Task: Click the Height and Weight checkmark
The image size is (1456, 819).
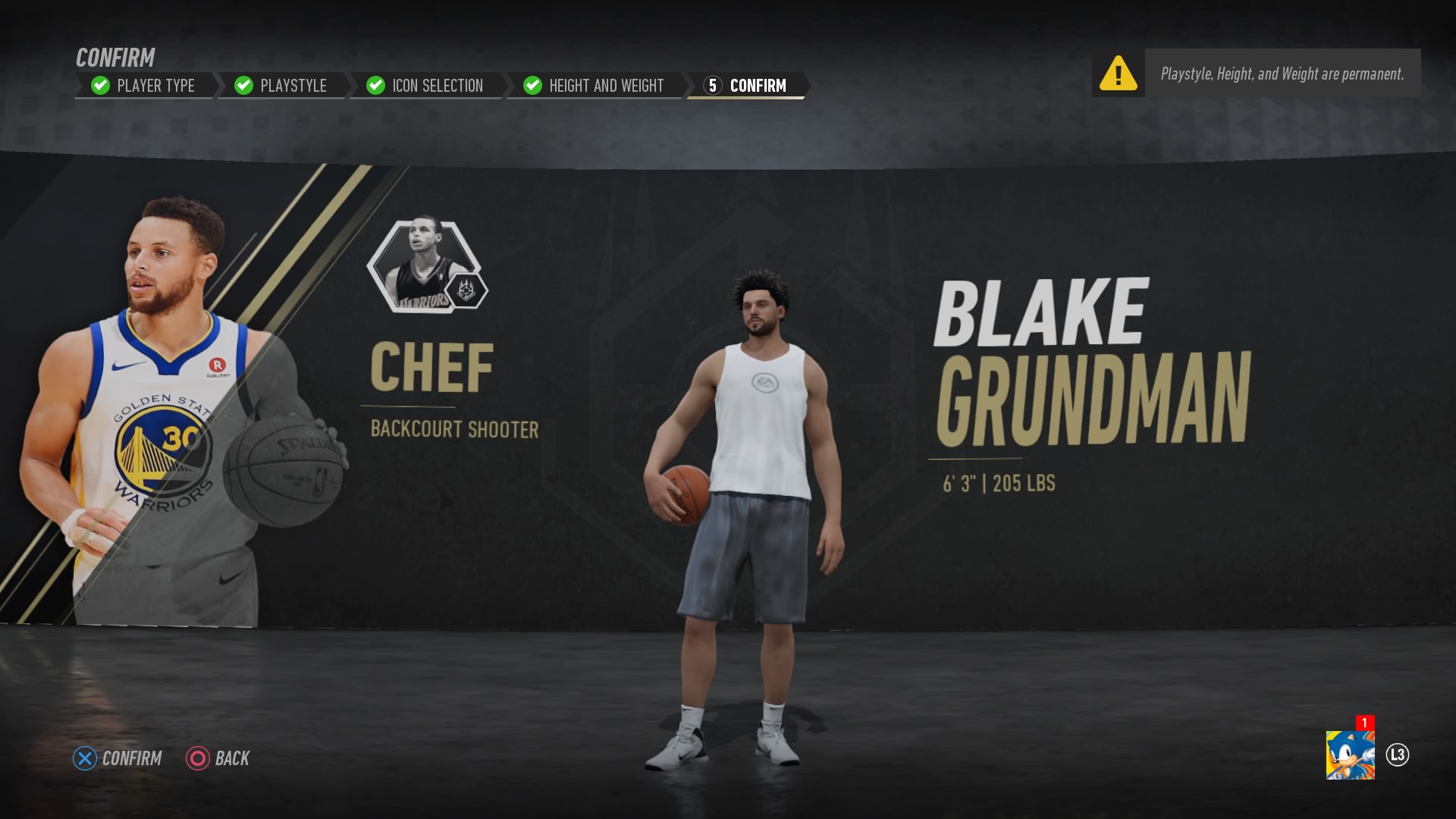Action: coord(532,86)
